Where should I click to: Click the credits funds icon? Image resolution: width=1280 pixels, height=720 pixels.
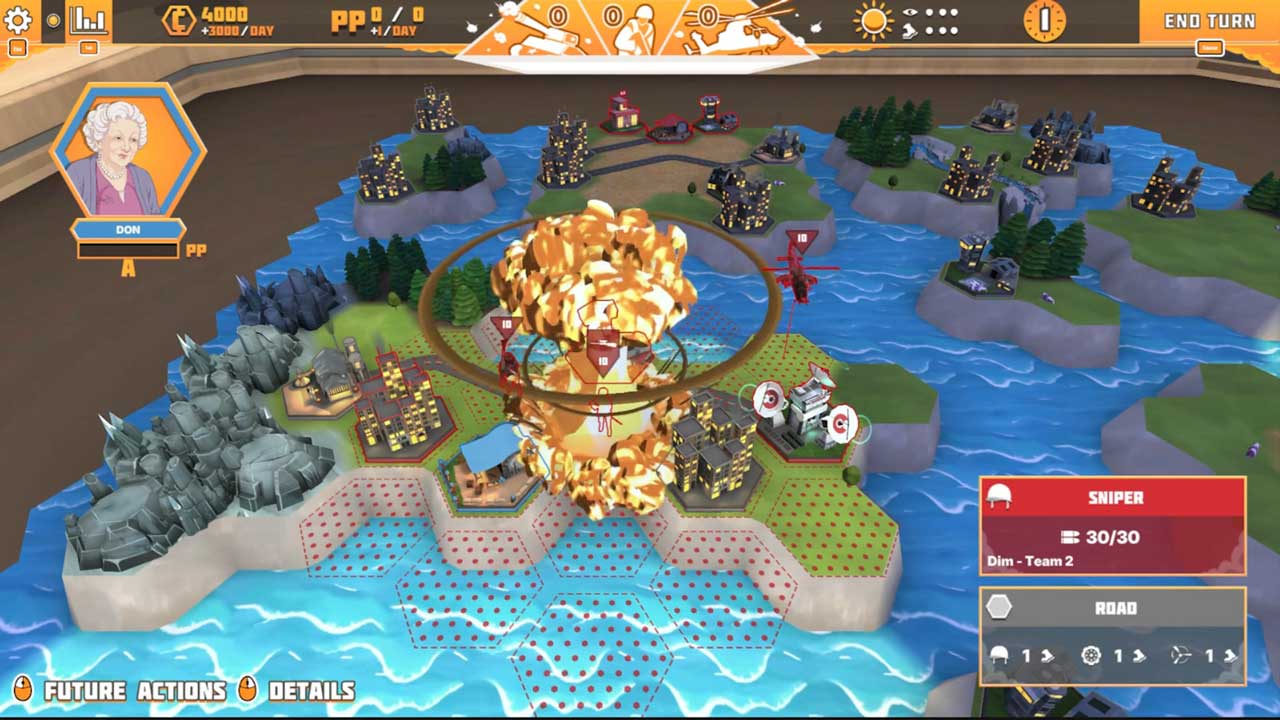[179, 21]
